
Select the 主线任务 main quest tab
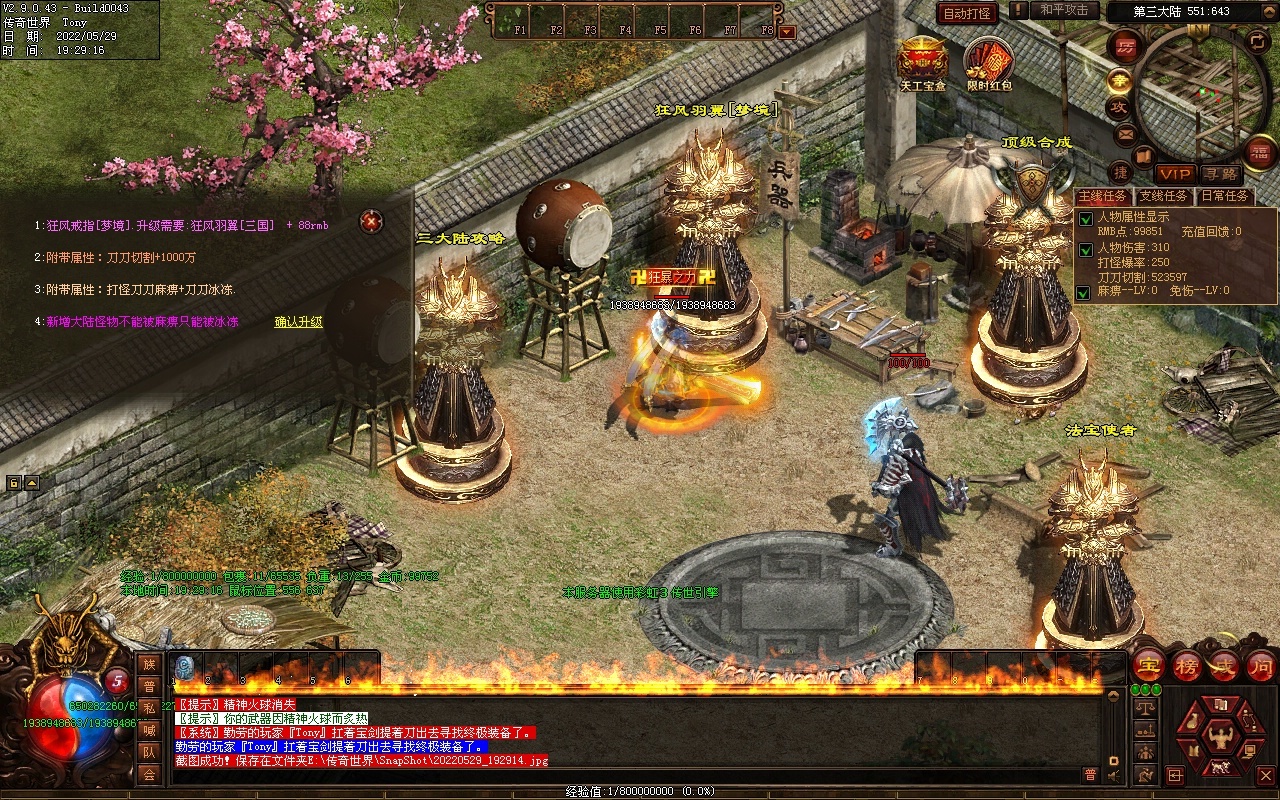pos(1103,196)
